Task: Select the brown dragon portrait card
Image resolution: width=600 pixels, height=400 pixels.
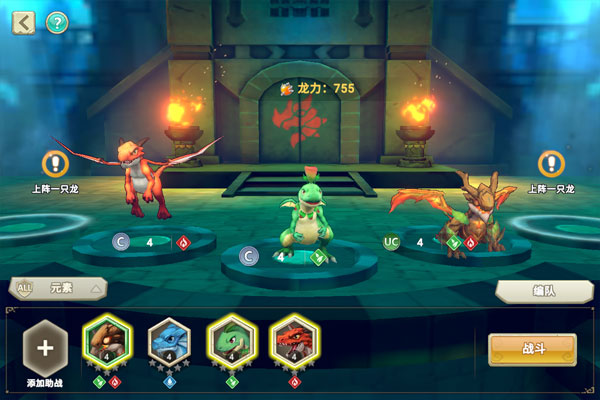Action: pos(107,342)
